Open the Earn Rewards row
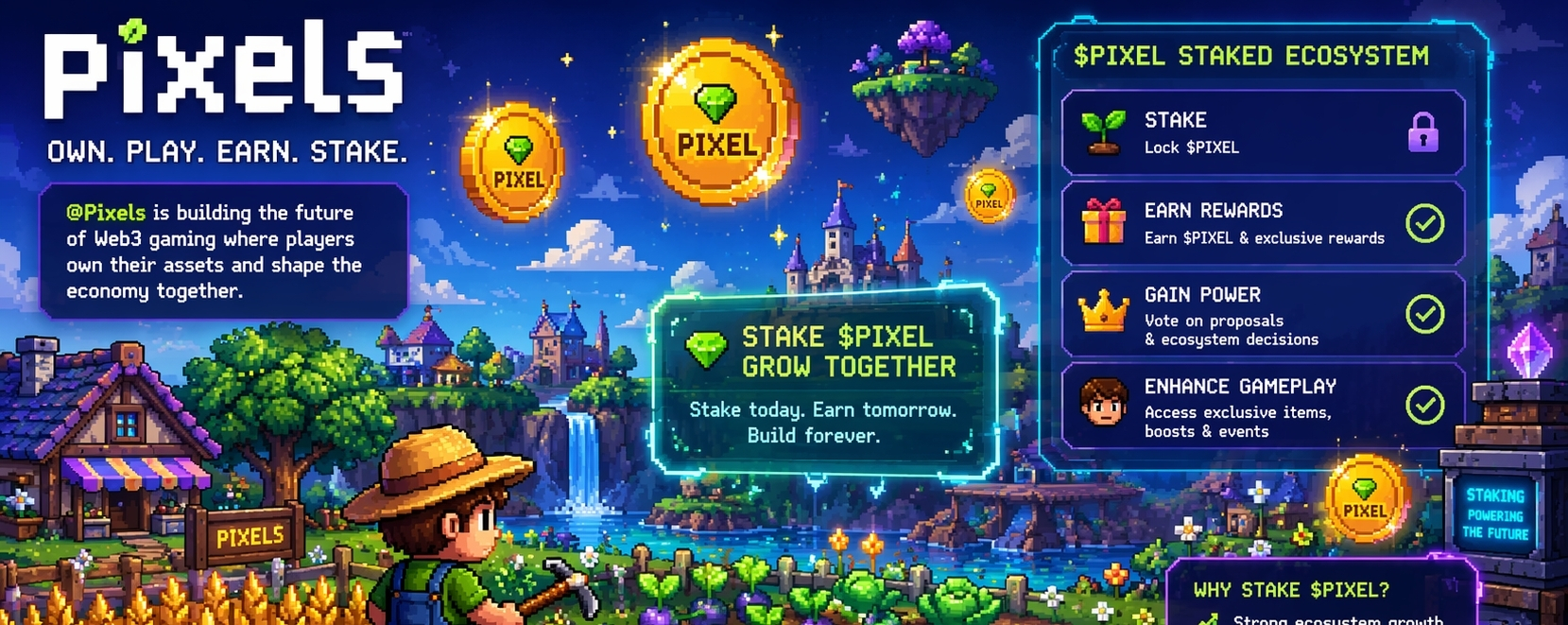Image resolution: width=1568 pixels, height=625 pixels. tap(1262, 223)
